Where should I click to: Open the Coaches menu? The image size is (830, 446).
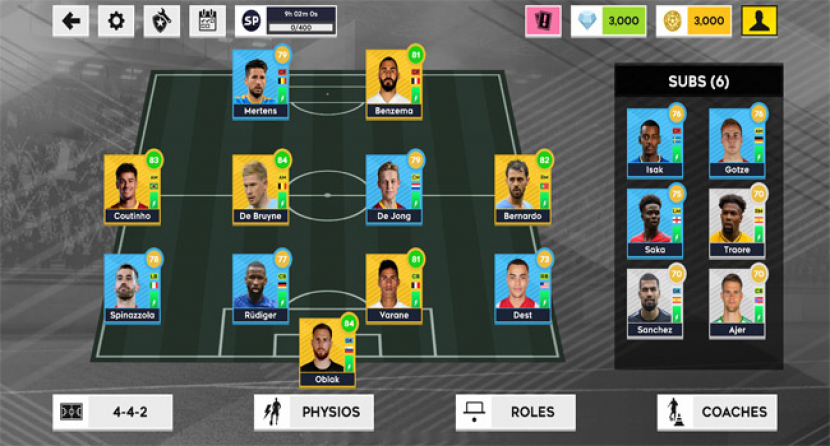(717, 411)
